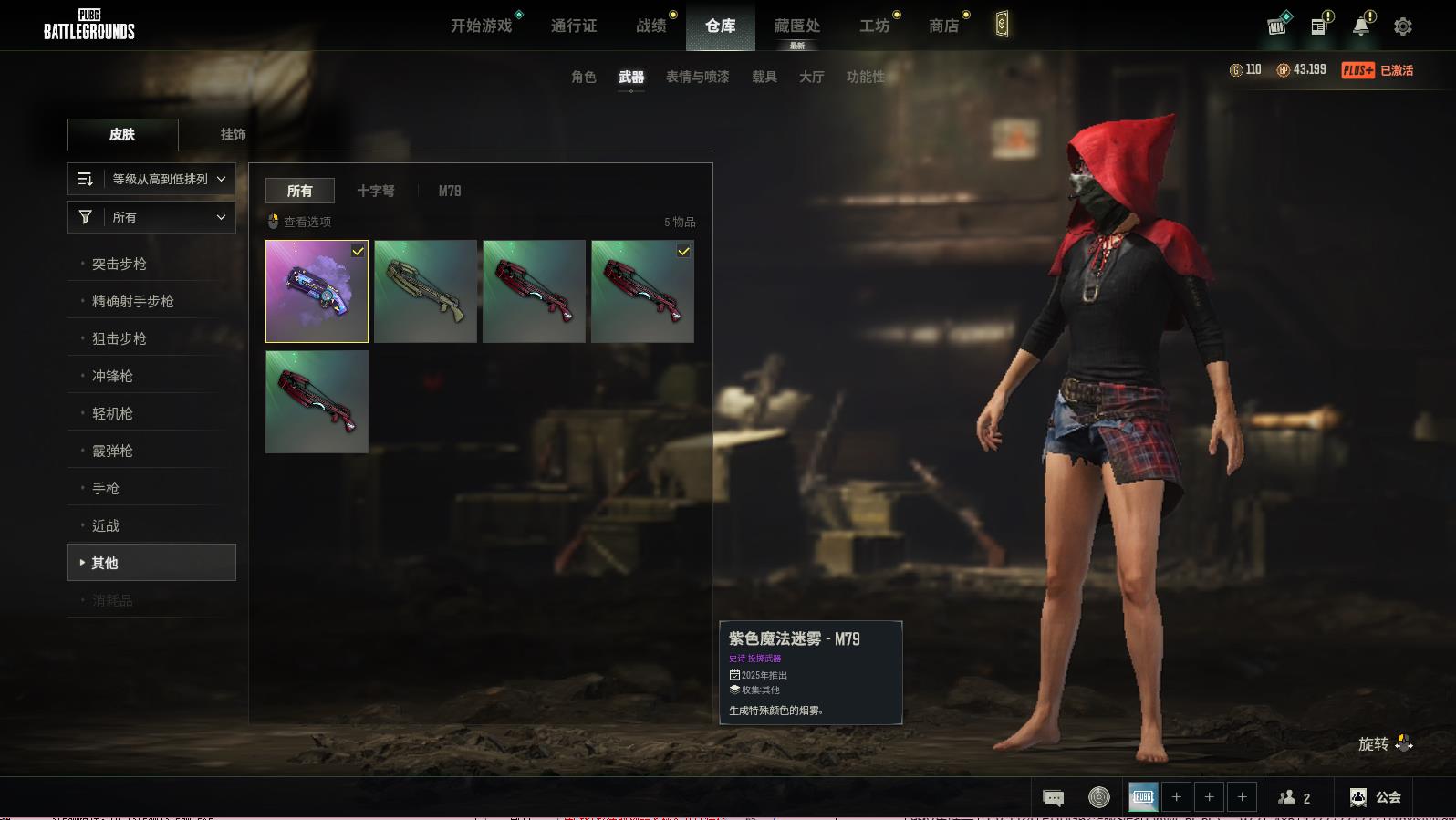Image resolution: width=1456 pixels, height=820 pixels.
Task: Select the 手枪 pistol category
Action: pos(106,488)
